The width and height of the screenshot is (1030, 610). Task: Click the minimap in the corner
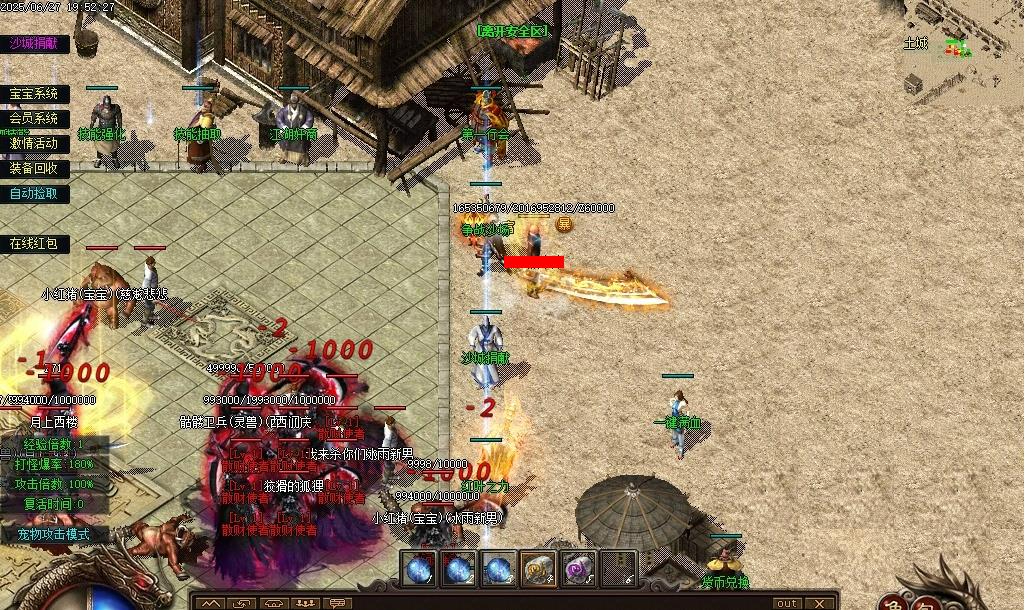click(x=960, y=50)
